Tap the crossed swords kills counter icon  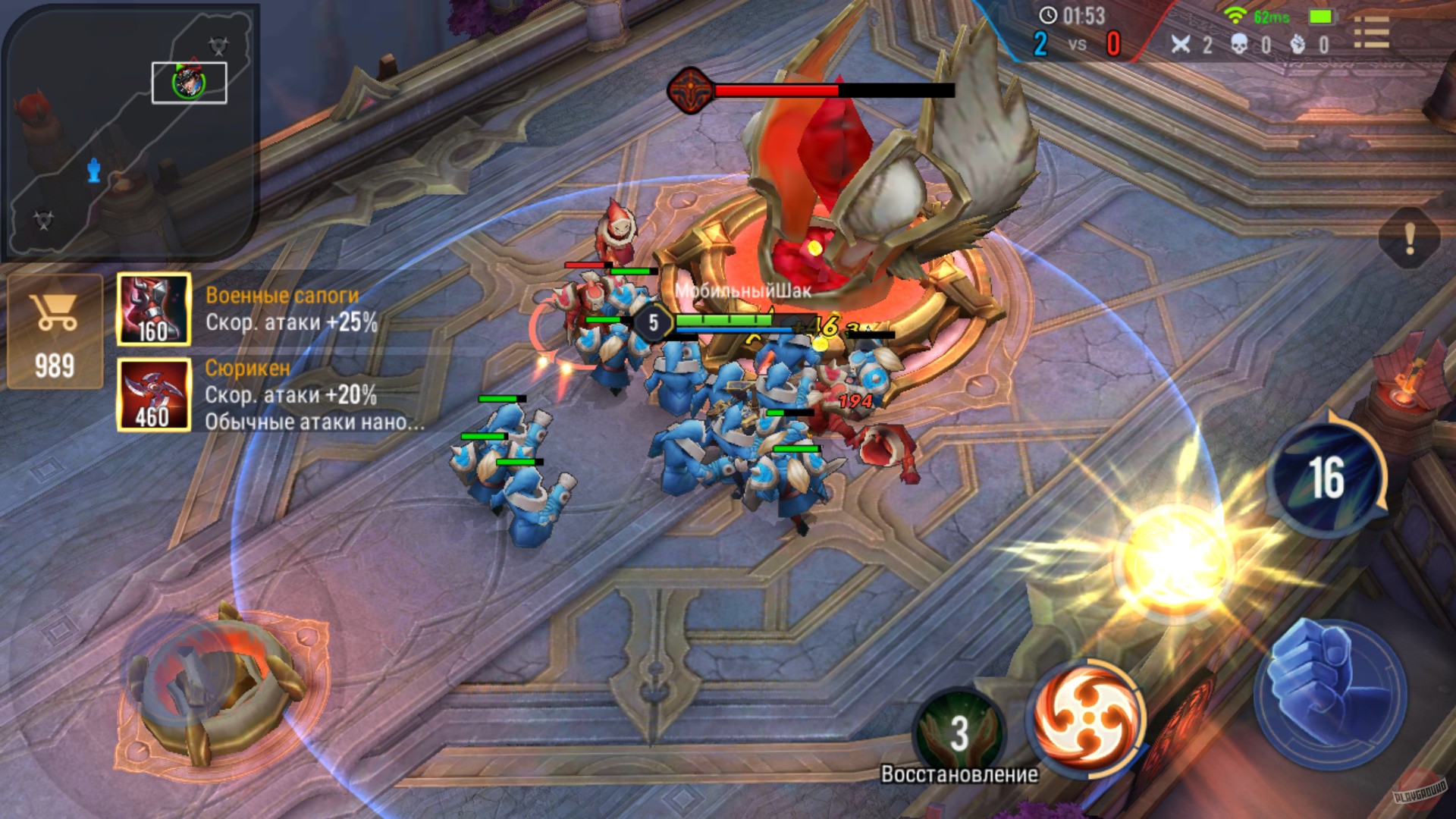(x=1181, y=45)
